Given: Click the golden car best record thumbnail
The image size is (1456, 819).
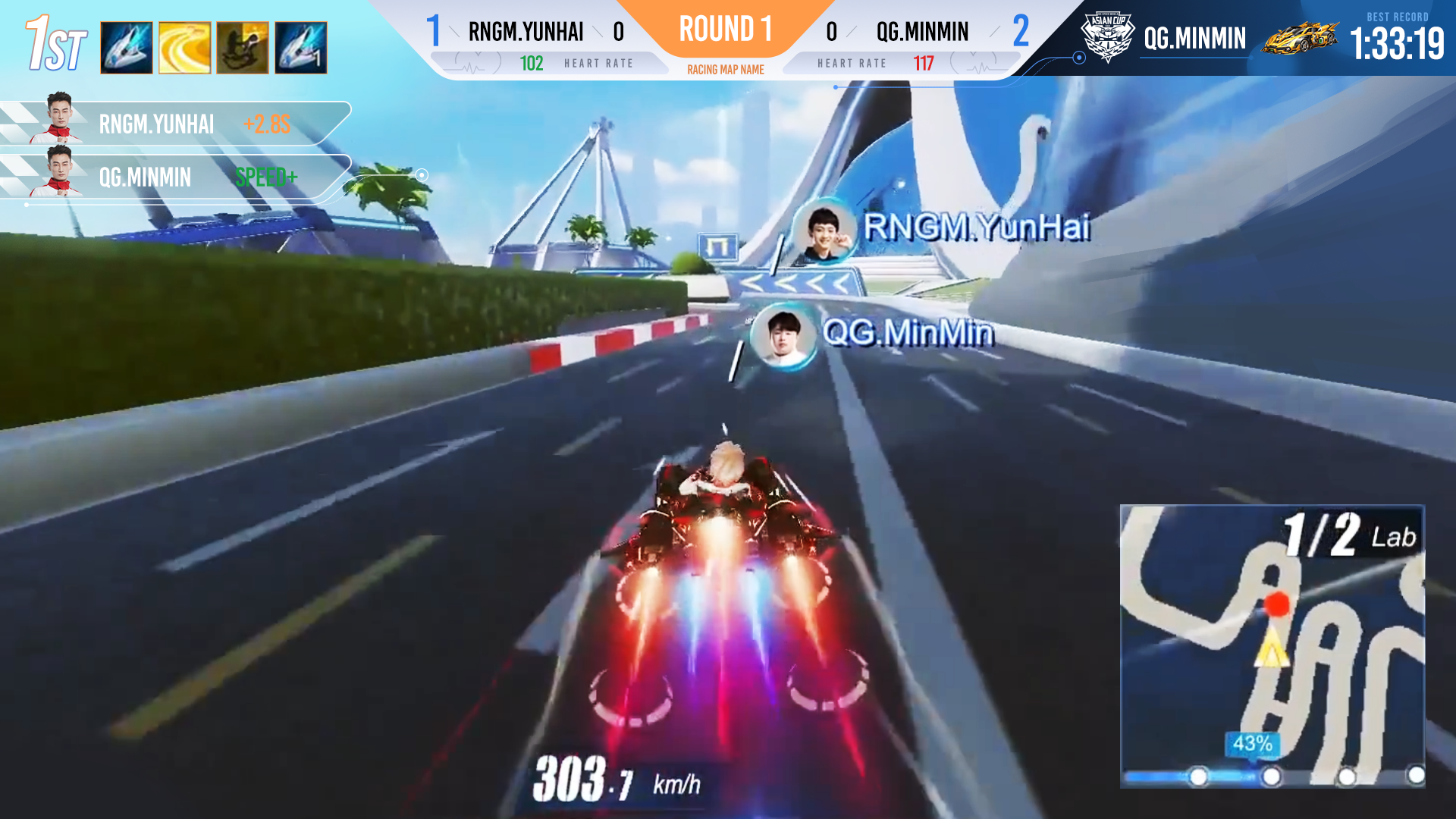Looking at the screenshot, I should click(1300, 37).
